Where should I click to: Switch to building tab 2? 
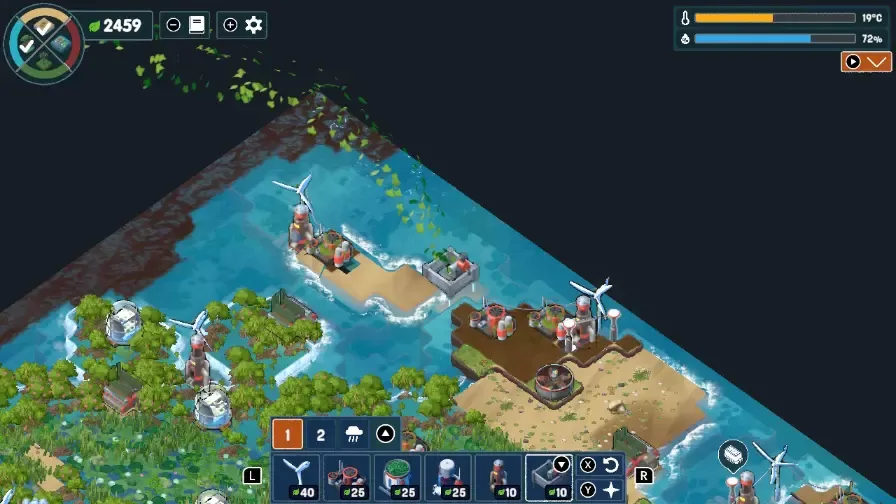tap(320, 434)
